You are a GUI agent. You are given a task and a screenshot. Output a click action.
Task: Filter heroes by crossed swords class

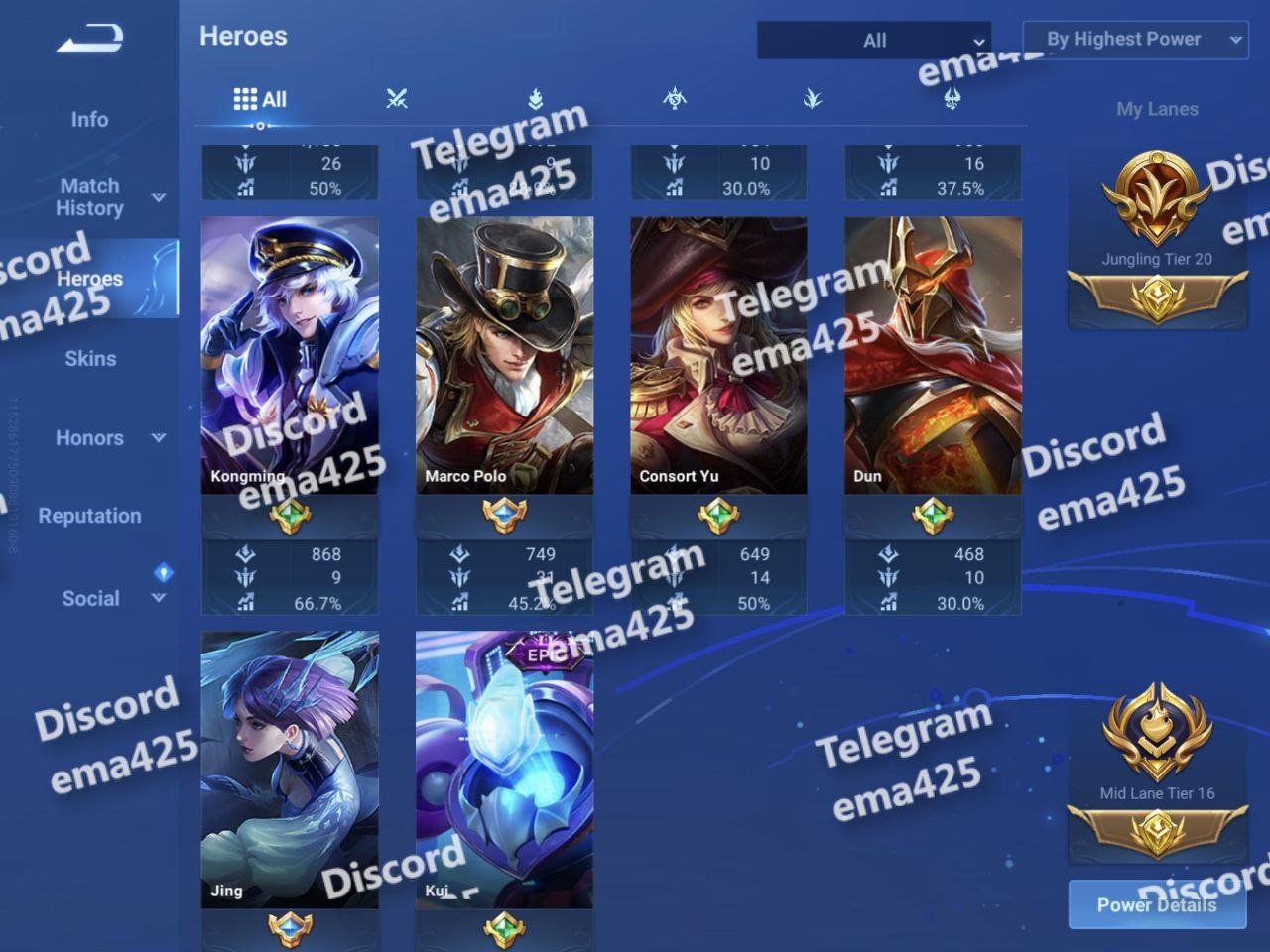397,98
